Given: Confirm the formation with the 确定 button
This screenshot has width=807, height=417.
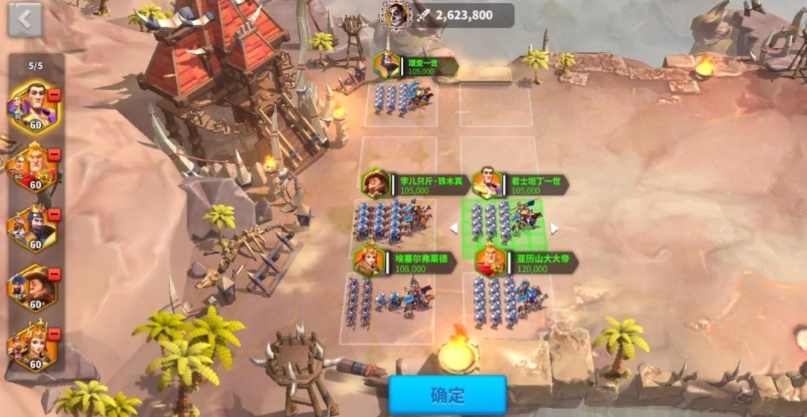Looking at the screenshot, I should click(447, 394).
